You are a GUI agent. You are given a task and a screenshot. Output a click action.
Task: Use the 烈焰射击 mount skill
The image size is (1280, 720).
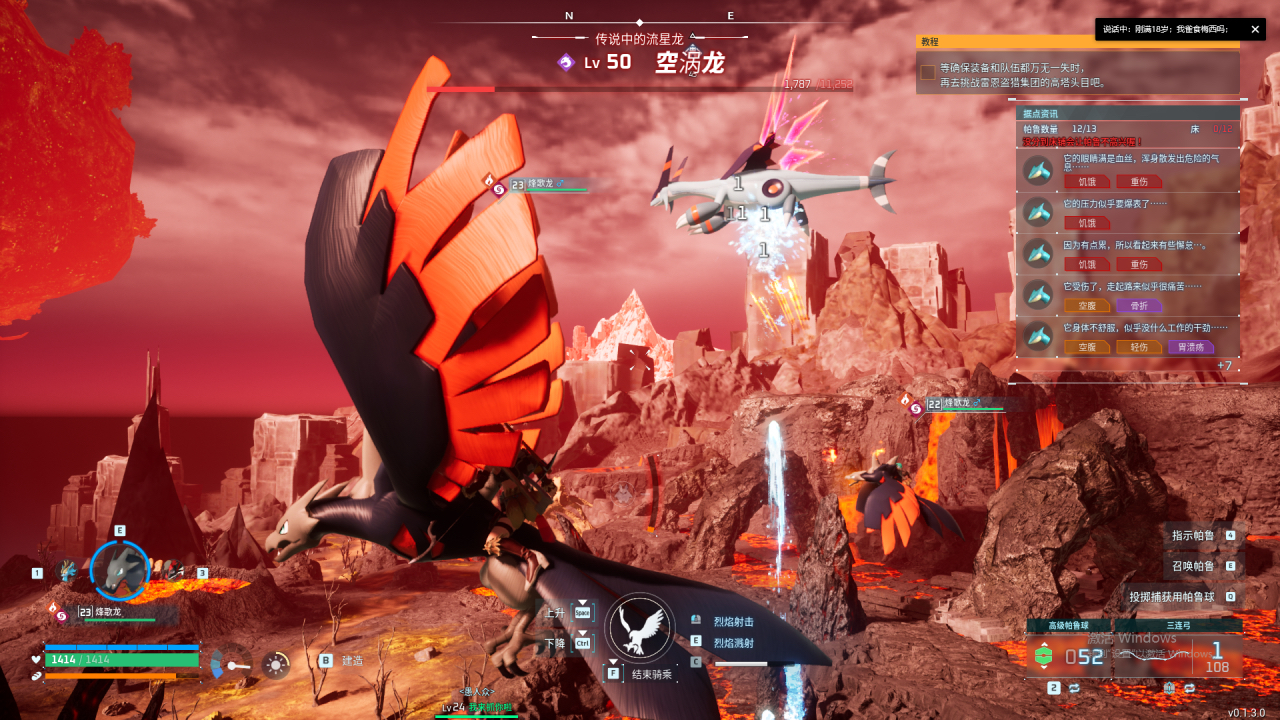point(733,622)
